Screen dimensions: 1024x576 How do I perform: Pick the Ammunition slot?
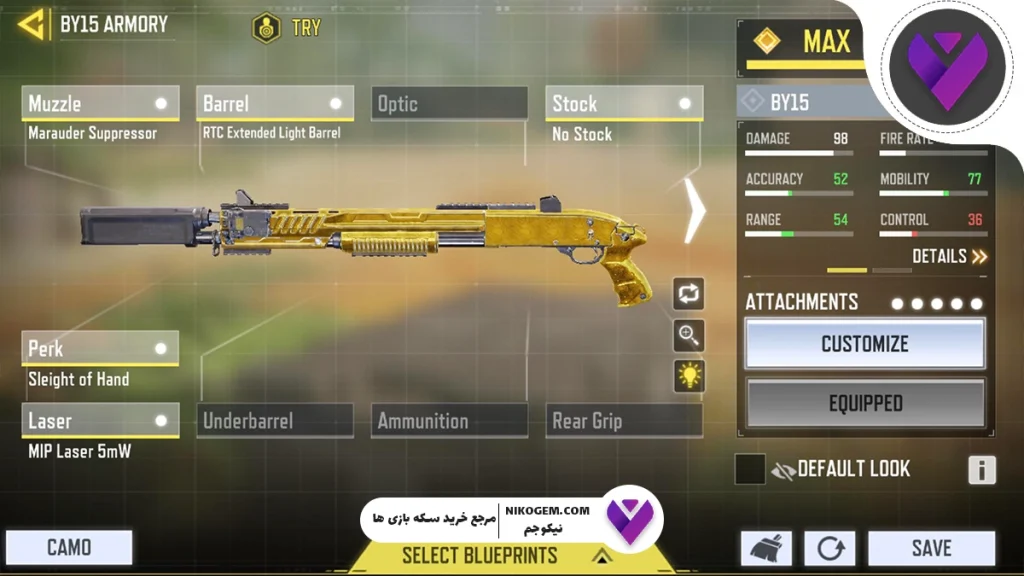(x=449, y=420)
